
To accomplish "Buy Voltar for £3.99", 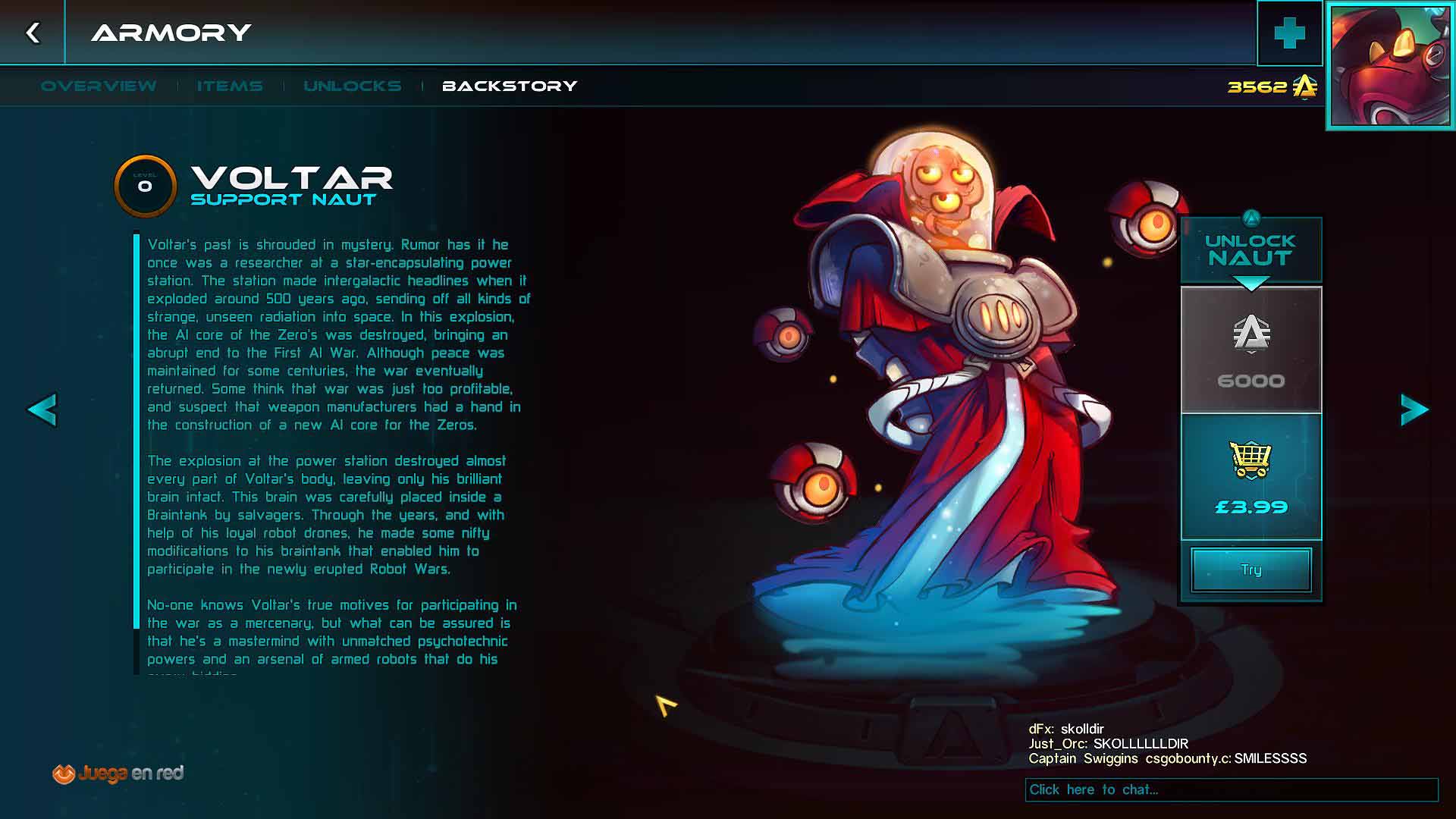I will [1251, 477].
